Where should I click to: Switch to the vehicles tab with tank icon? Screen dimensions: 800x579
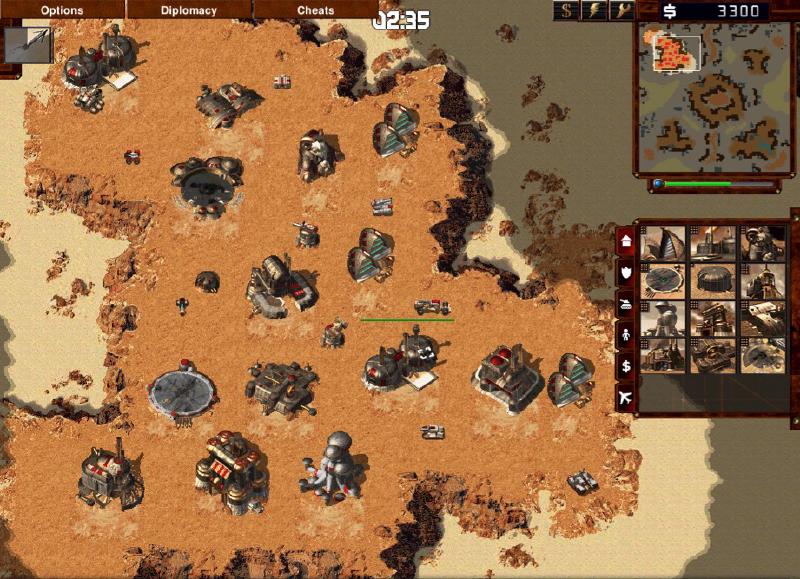click(626, 303)
